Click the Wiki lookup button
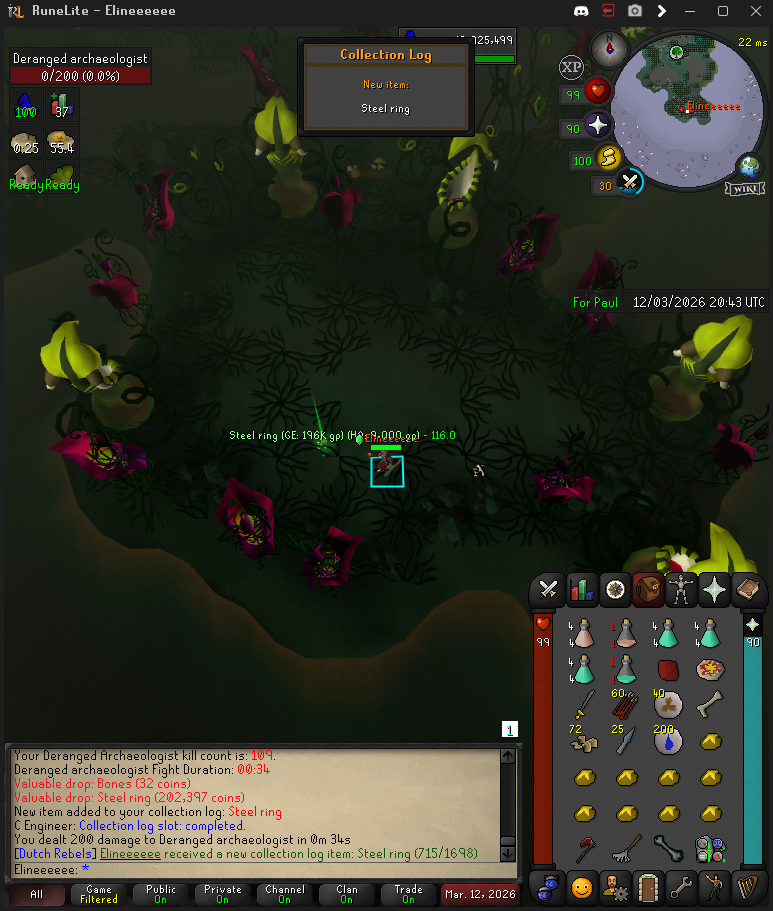Image resolution: width=773 pixels, height=911 pixels. coord(747,189)
